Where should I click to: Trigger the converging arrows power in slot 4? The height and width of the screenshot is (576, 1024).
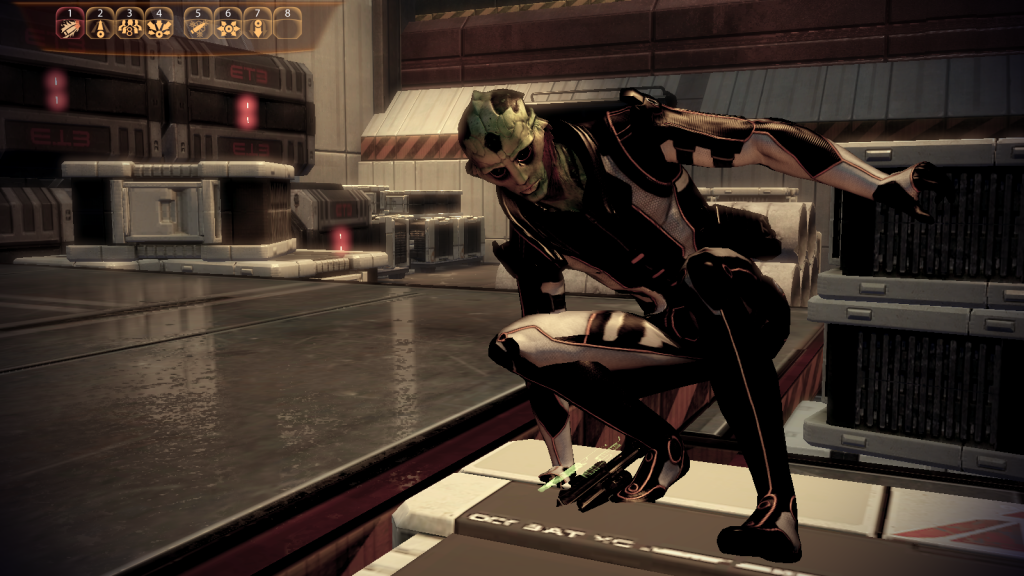coord(159,24)
